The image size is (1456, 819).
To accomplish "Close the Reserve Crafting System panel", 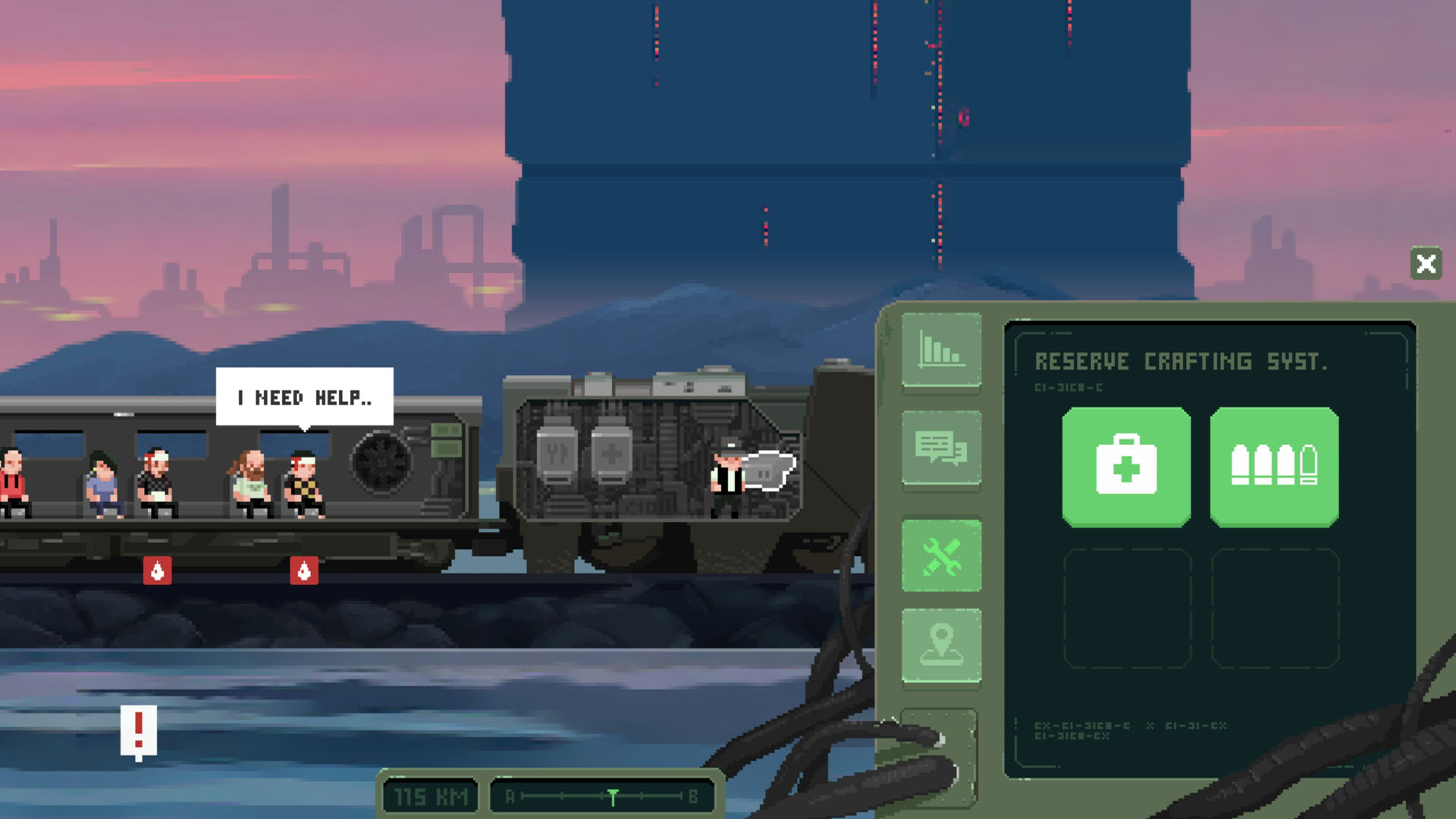I will coord(1425,263).
